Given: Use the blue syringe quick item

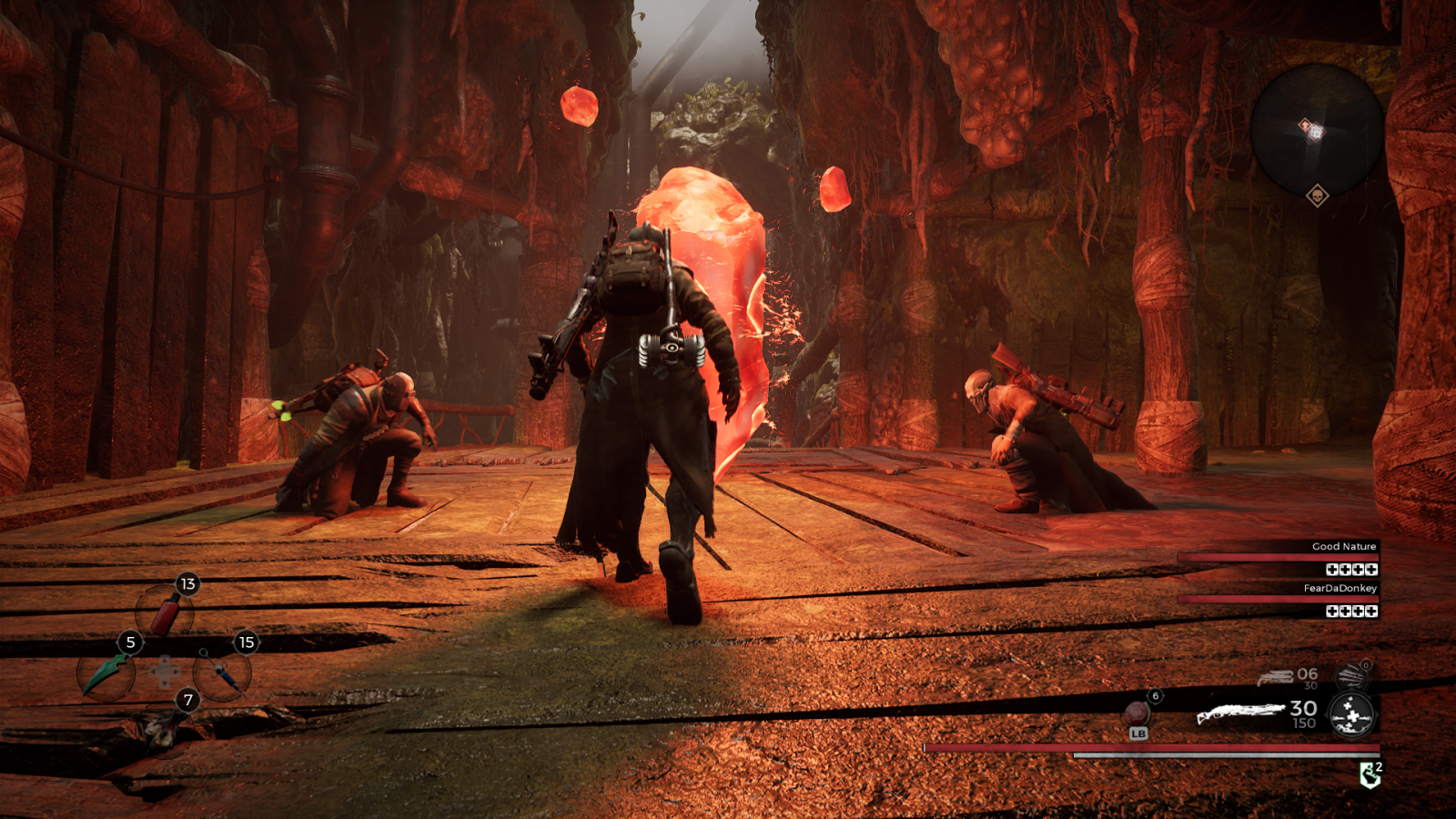Looking at the screenshot, I should tap(222, 674).
